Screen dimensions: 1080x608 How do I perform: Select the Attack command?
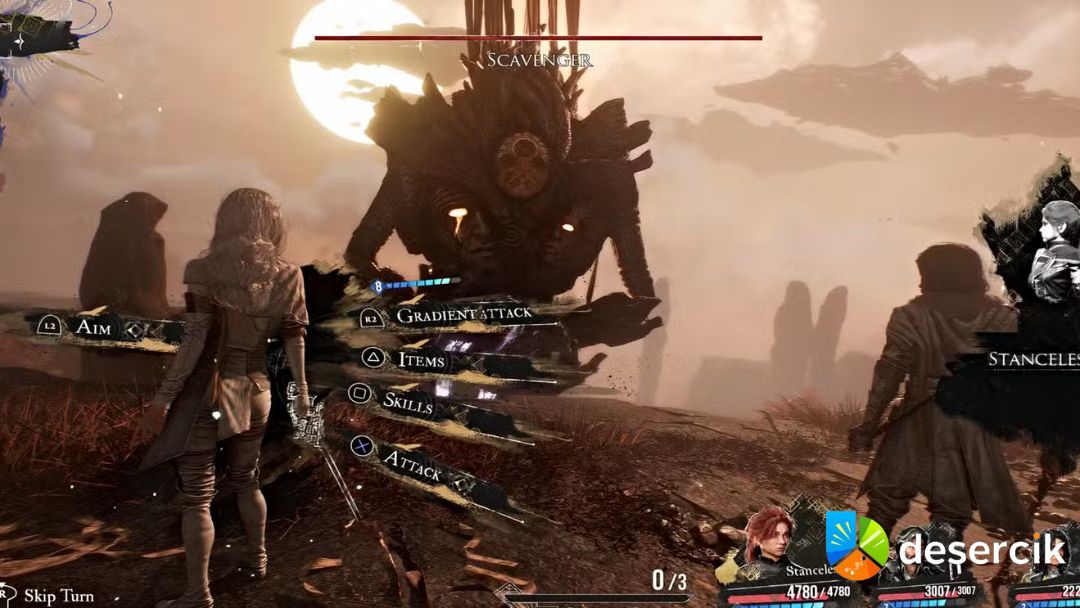pos(412,463)
